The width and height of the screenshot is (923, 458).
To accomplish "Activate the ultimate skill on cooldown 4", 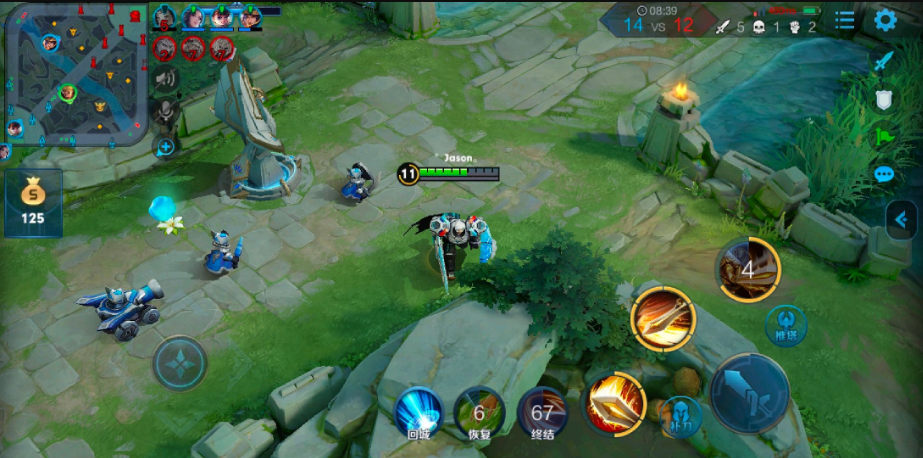I will tap(747, 270).
